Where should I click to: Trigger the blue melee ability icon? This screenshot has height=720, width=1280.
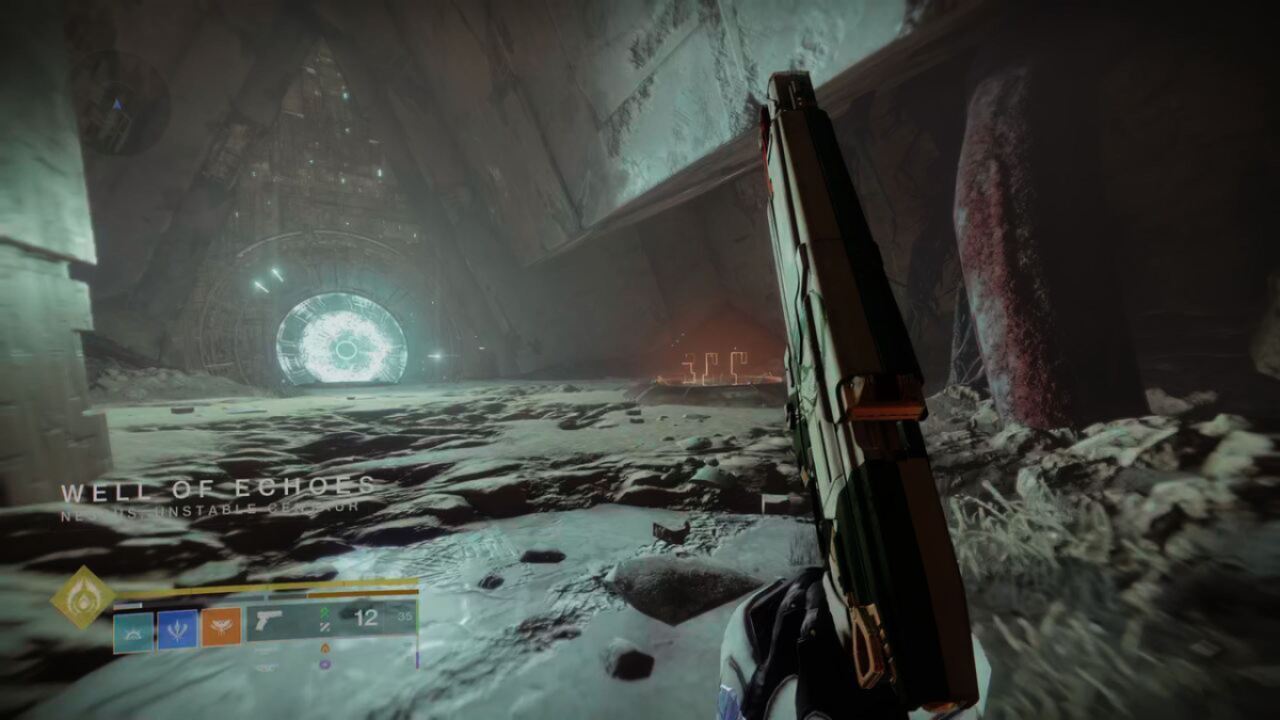click(x=177, y=630)
